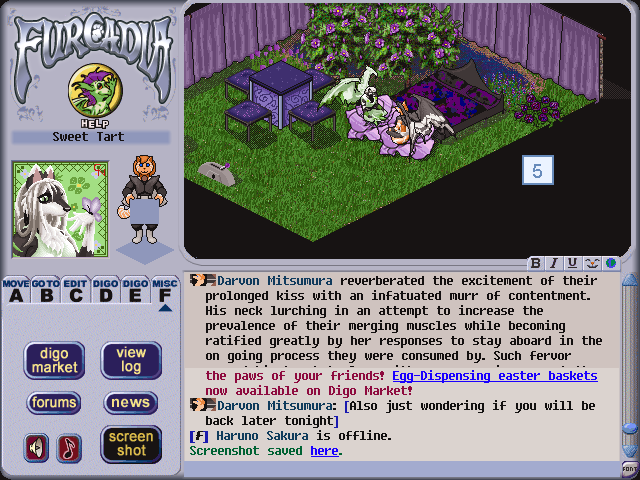The width and height of the screenshot is (640, 480).
Task: Open the Digo Market
Action: point(54,360)
